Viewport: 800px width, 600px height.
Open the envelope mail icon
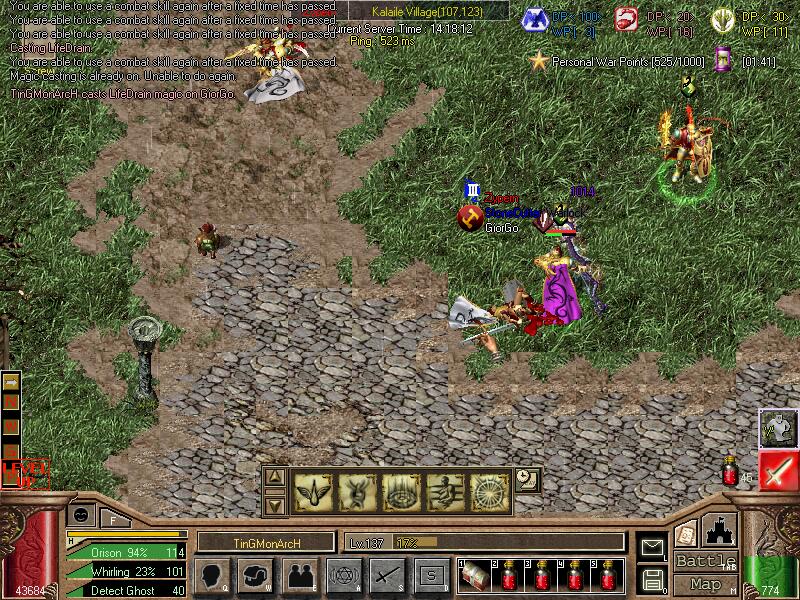pos(652,547)
